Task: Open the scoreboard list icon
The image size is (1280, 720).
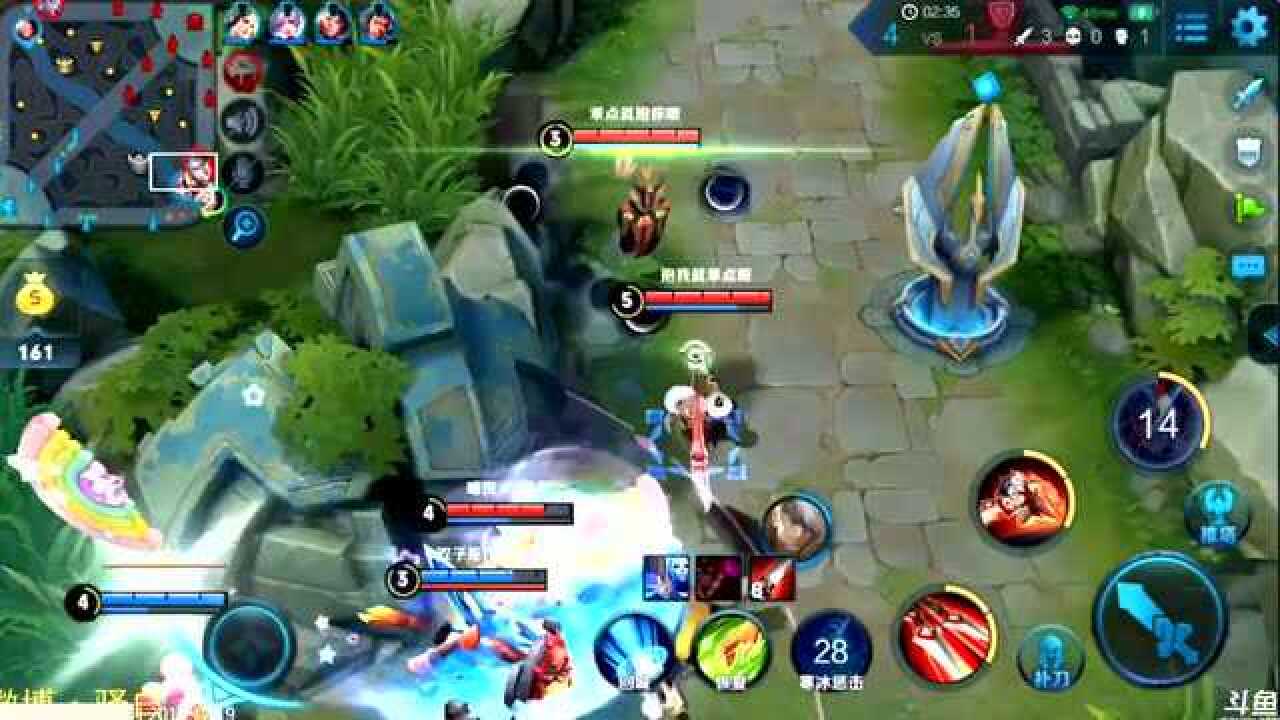Action: pyautogui.click(x=1190, y=28)
